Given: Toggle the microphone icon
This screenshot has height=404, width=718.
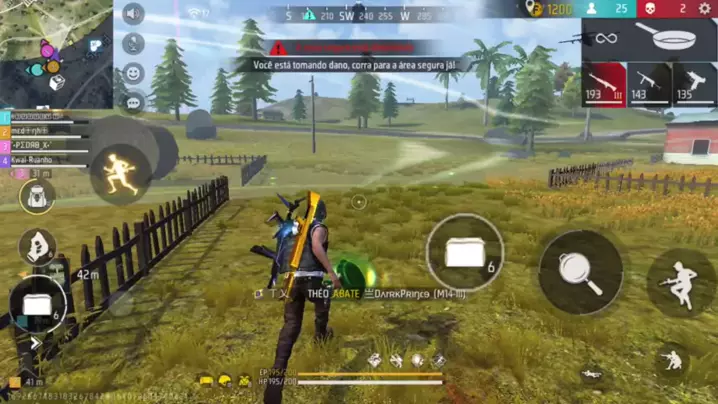Looking at the screenshot, I should pyautogui.click(x=133, y=44).
